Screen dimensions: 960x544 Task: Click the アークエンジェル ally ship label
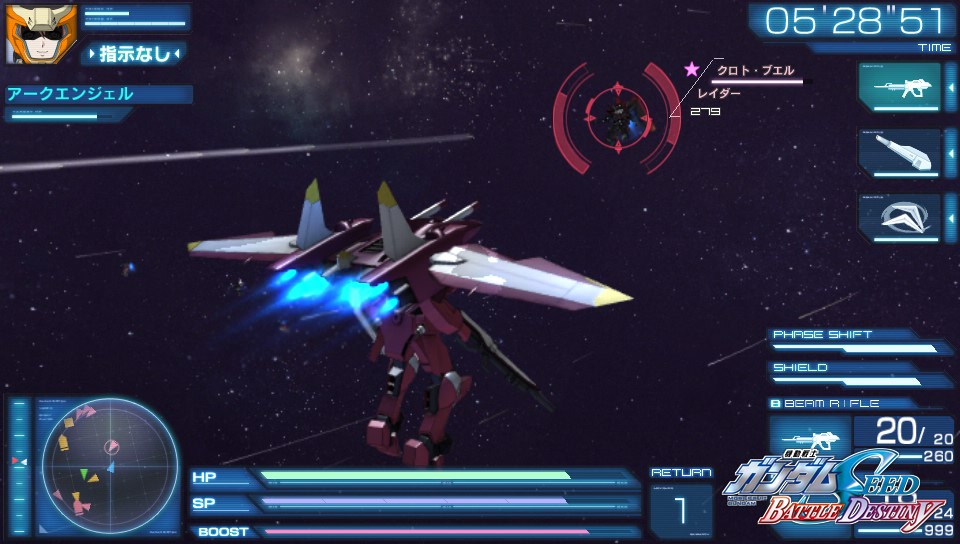point(98,95)
